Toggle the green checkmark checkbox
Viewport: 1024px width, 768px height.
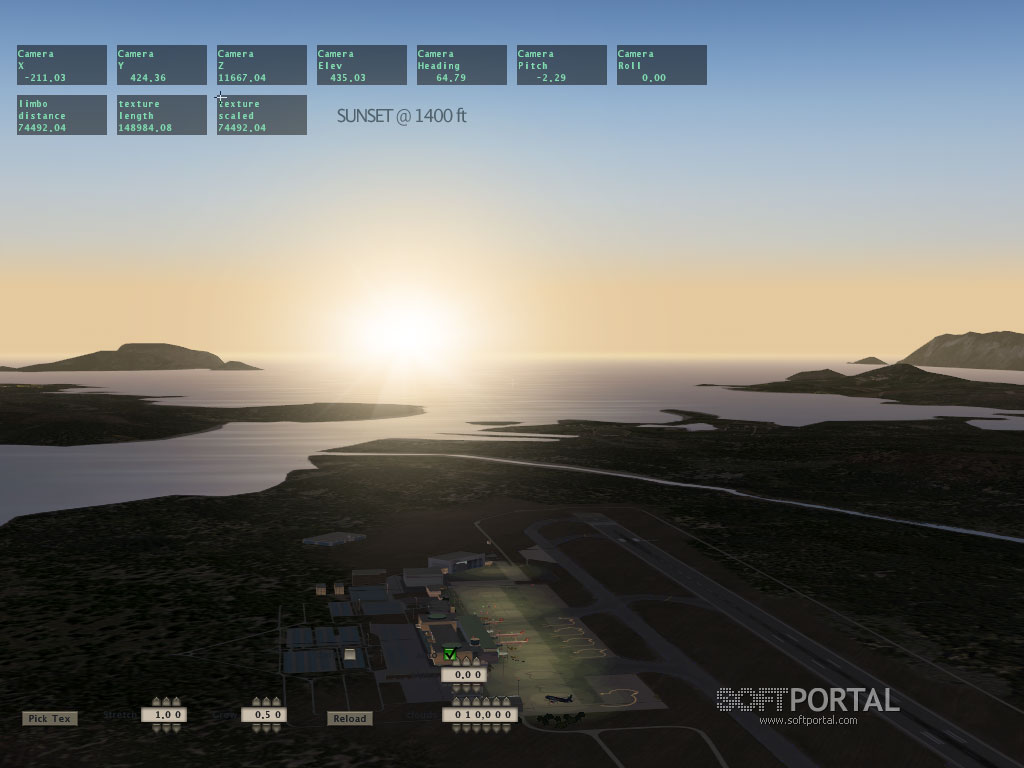pos(450,654)
